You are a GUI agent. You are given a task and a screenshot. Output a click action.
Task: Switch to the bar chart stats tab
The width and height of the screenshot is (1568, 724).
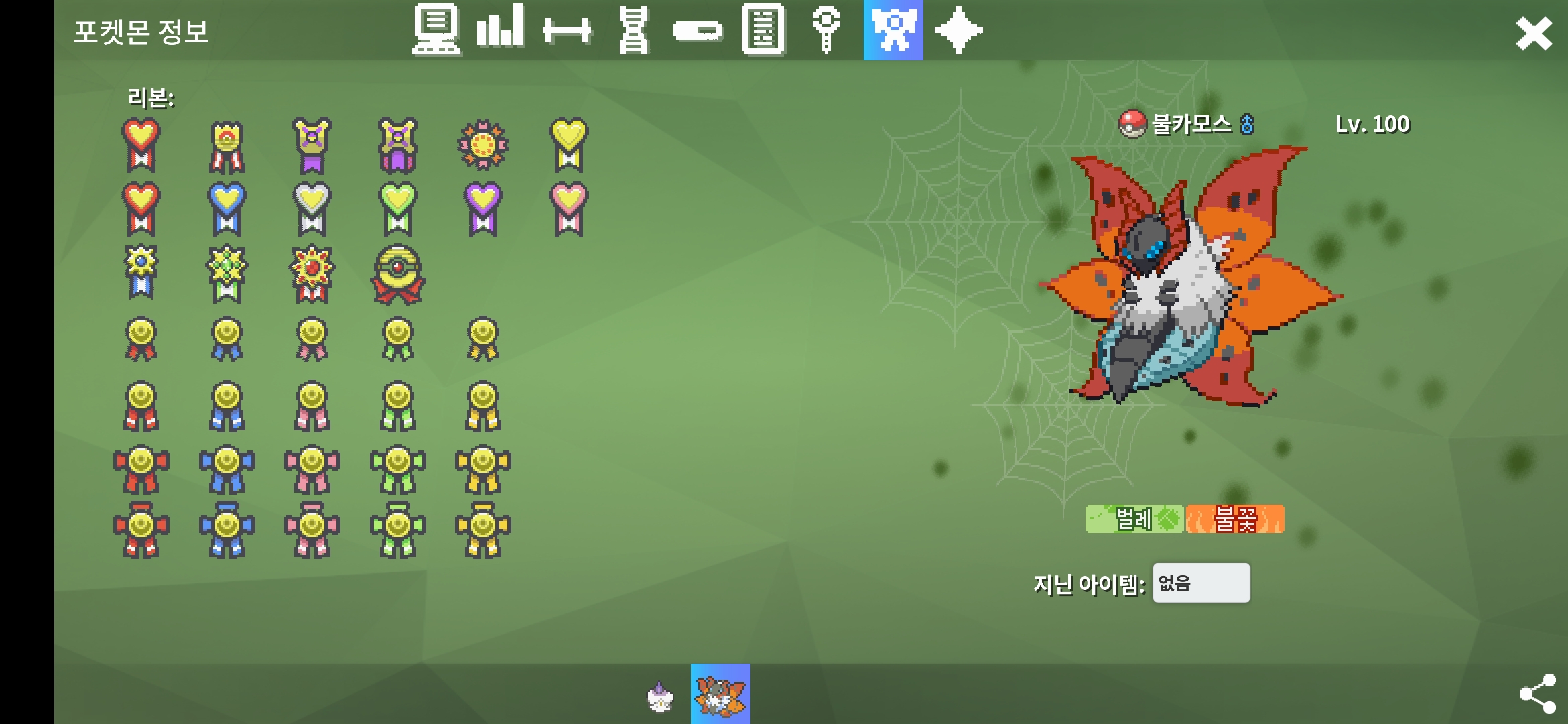coord(500,30)
